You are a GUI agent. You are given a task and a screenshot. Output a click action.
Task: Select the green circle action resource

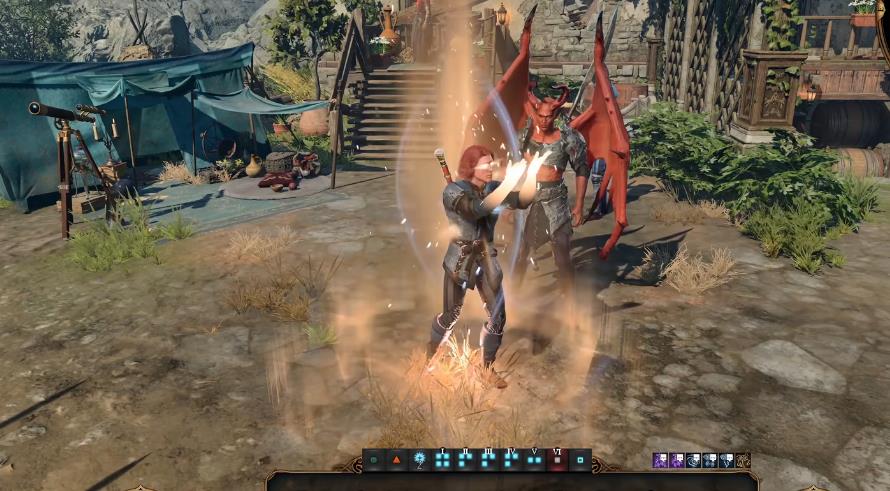[374, 461]
